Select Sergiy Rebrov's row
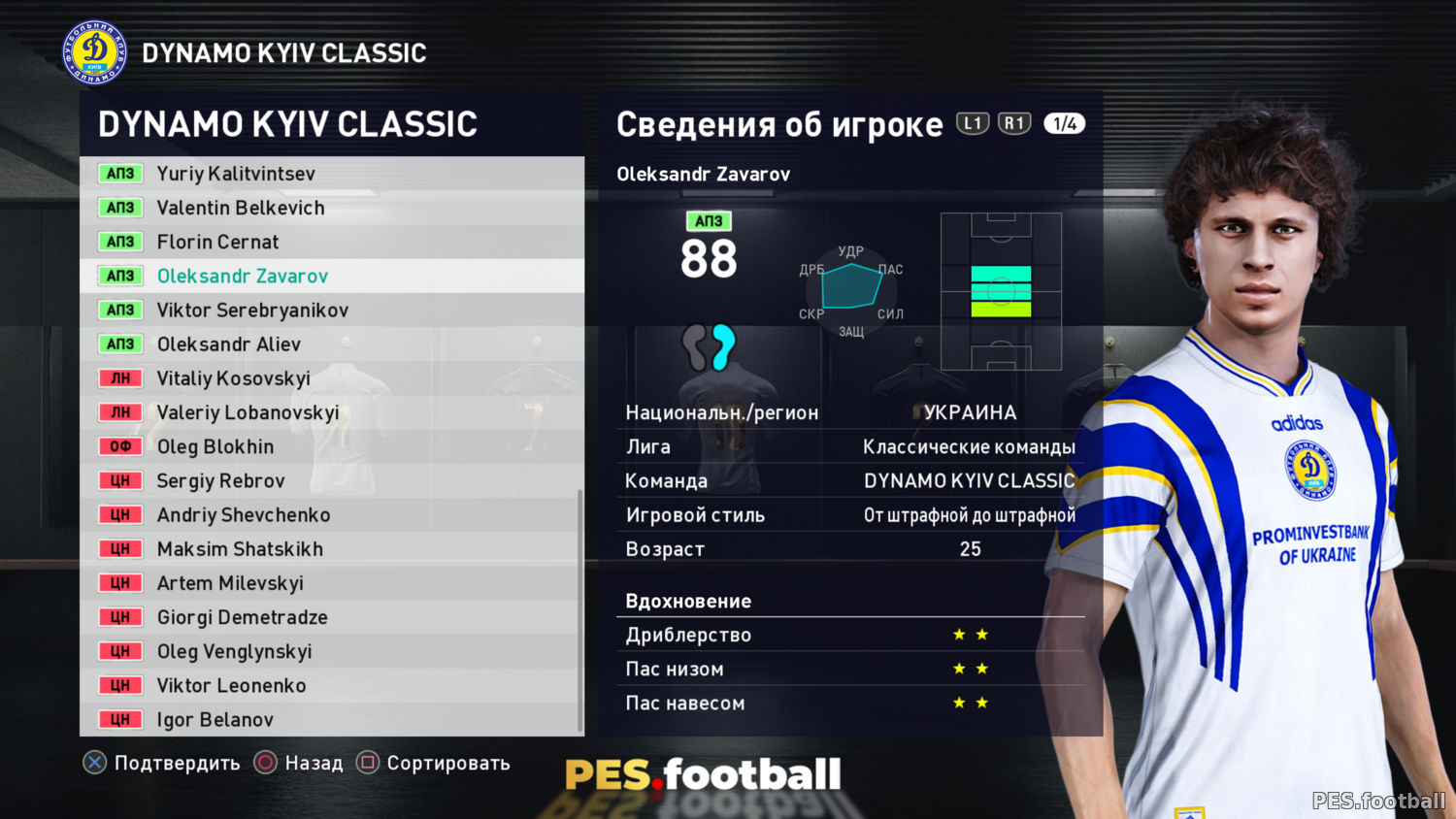 [221, 481]
